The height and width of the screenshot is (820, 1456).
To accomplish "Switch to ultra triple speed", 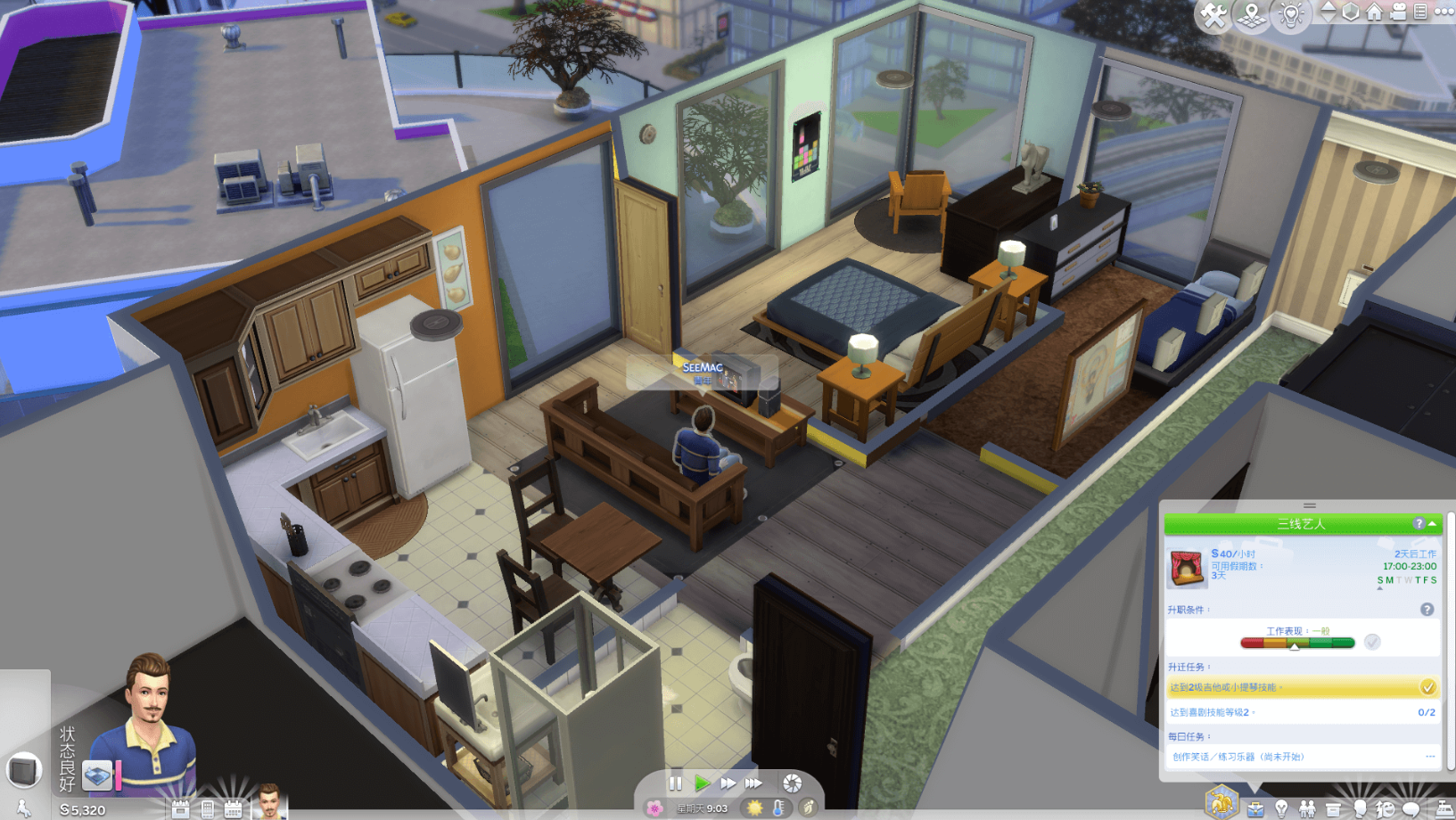I will (x=754, y=783).
